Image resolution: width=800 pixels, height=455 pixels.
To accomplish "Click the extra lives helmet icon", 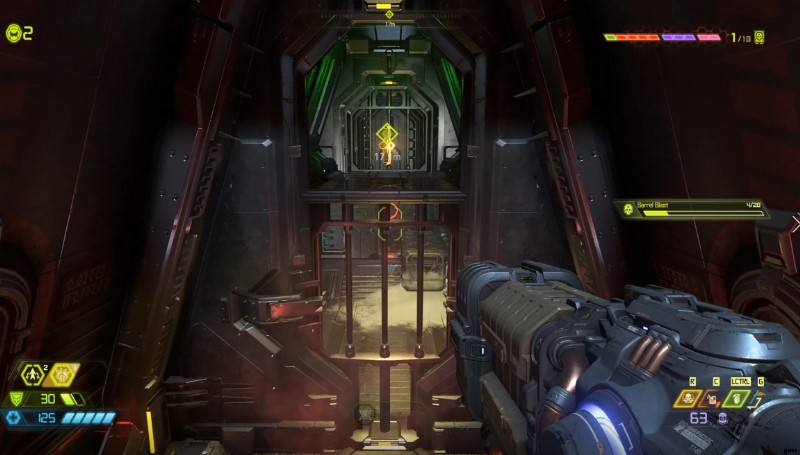I will click(x=13, y=33).
